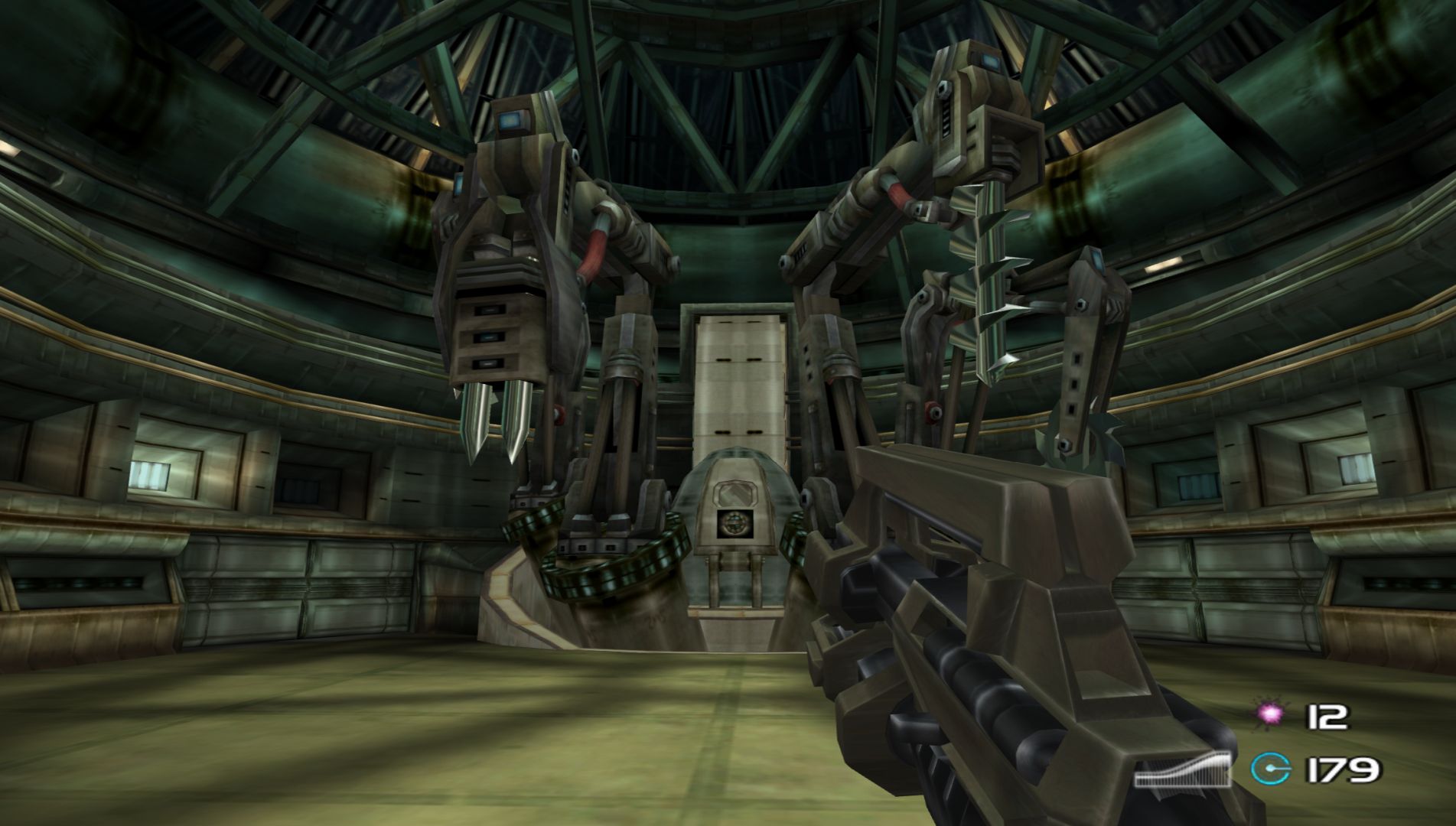Click the cyan primary ammo icon
Screen dimensions: 1456x826
tap(1270, 768)
